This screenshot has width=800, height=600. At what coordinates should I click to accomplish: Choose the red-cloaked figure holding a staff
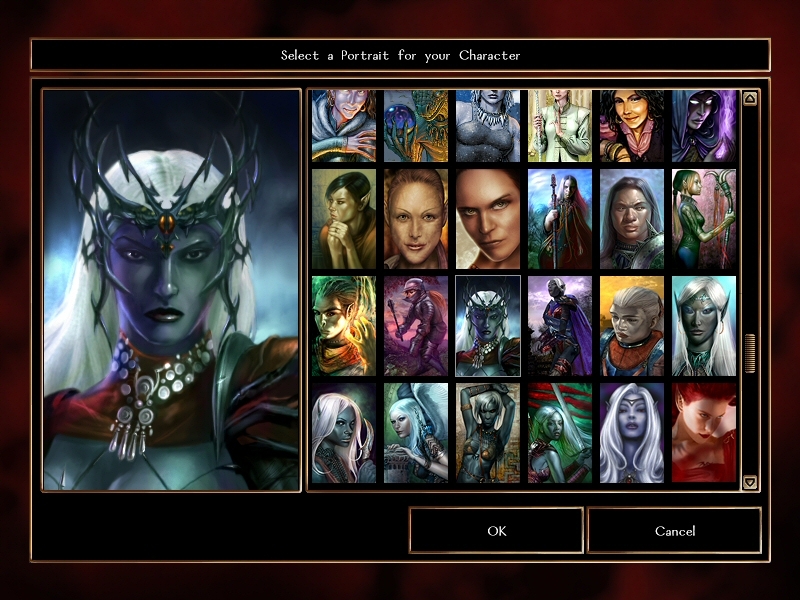[560, 218]
